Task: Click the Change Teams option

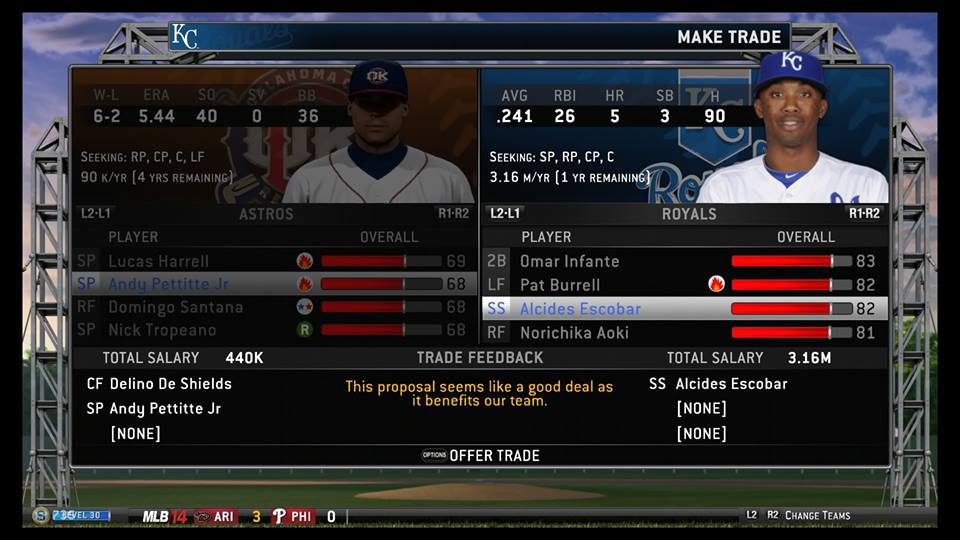Action: pyautogui.click(x=817, y=515)
